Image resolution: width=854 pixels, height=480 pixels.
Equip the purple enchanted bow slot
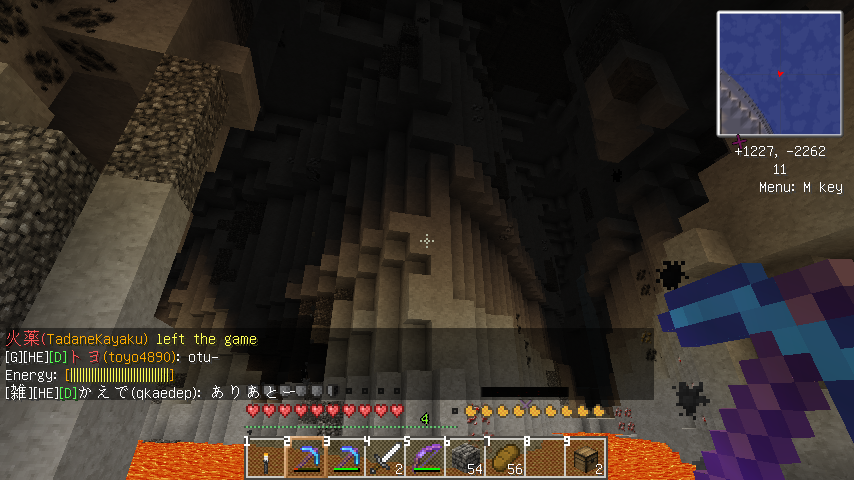click(426, 459)
